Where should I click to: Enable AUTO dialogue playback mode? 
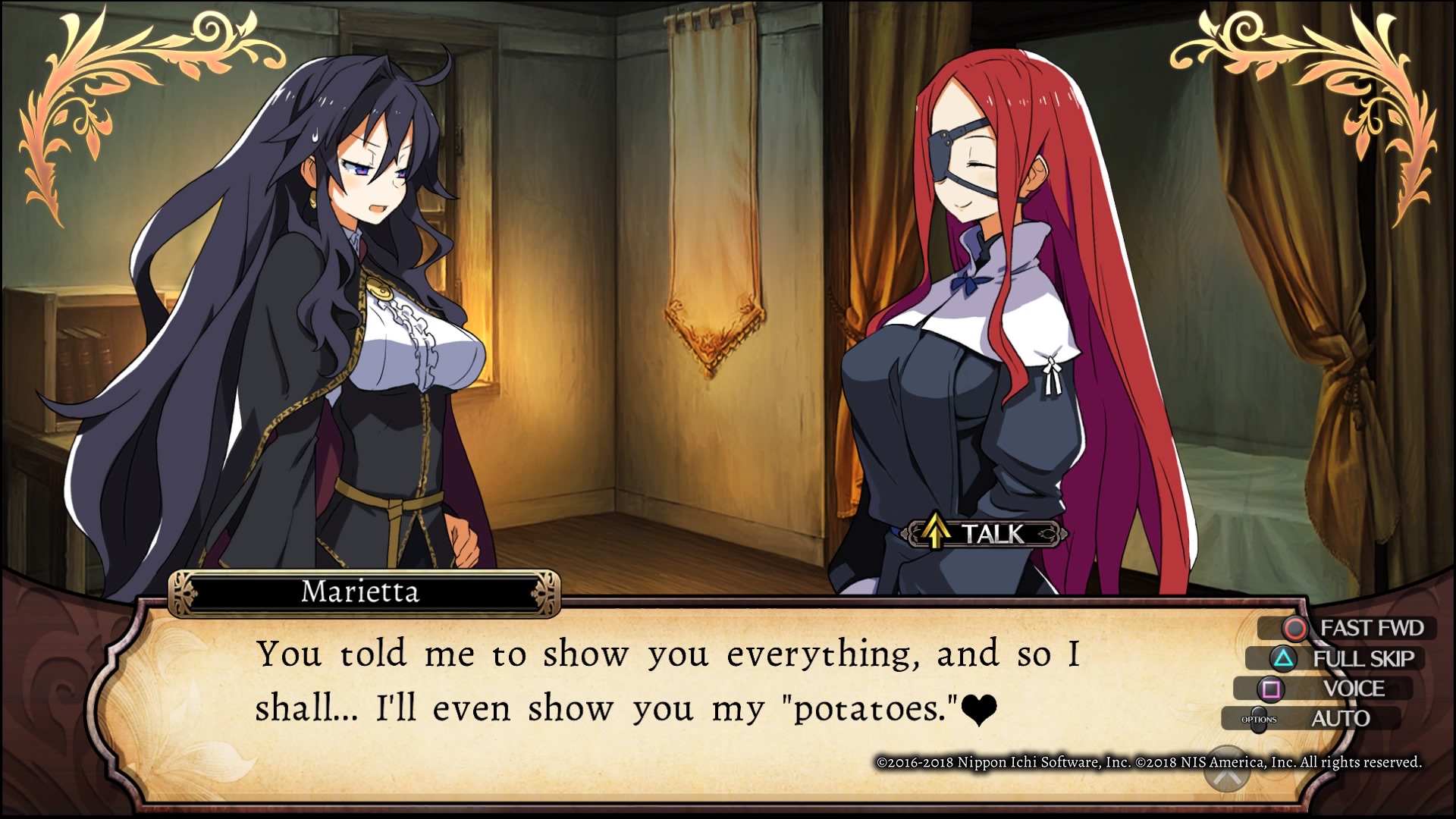[x=1342, y=717]
